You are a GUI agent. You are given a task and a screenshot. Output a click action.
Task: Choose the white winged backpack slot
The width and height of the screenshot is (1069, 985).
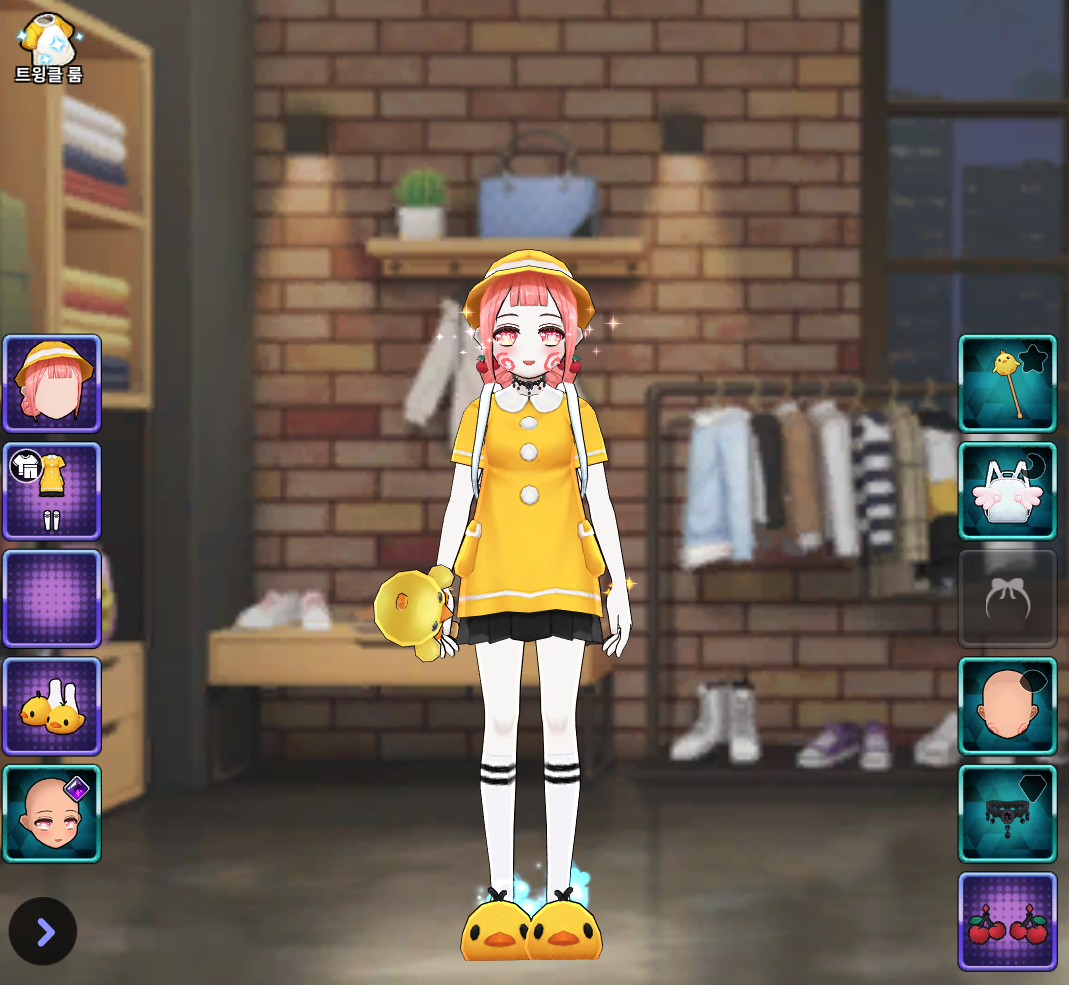[1007, 491]
